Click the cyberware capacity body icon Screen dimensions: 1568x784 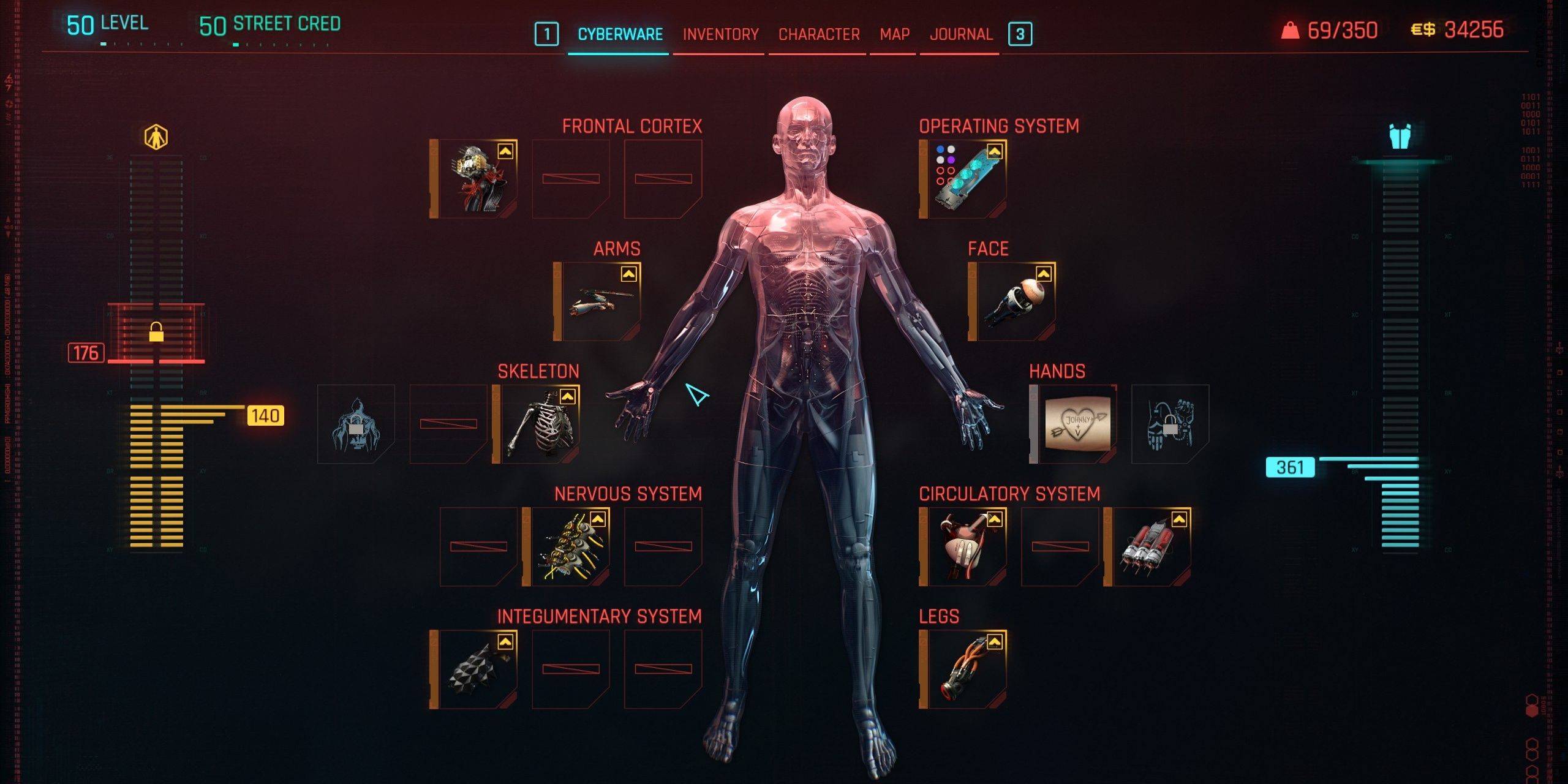click(x=156, y=137)
